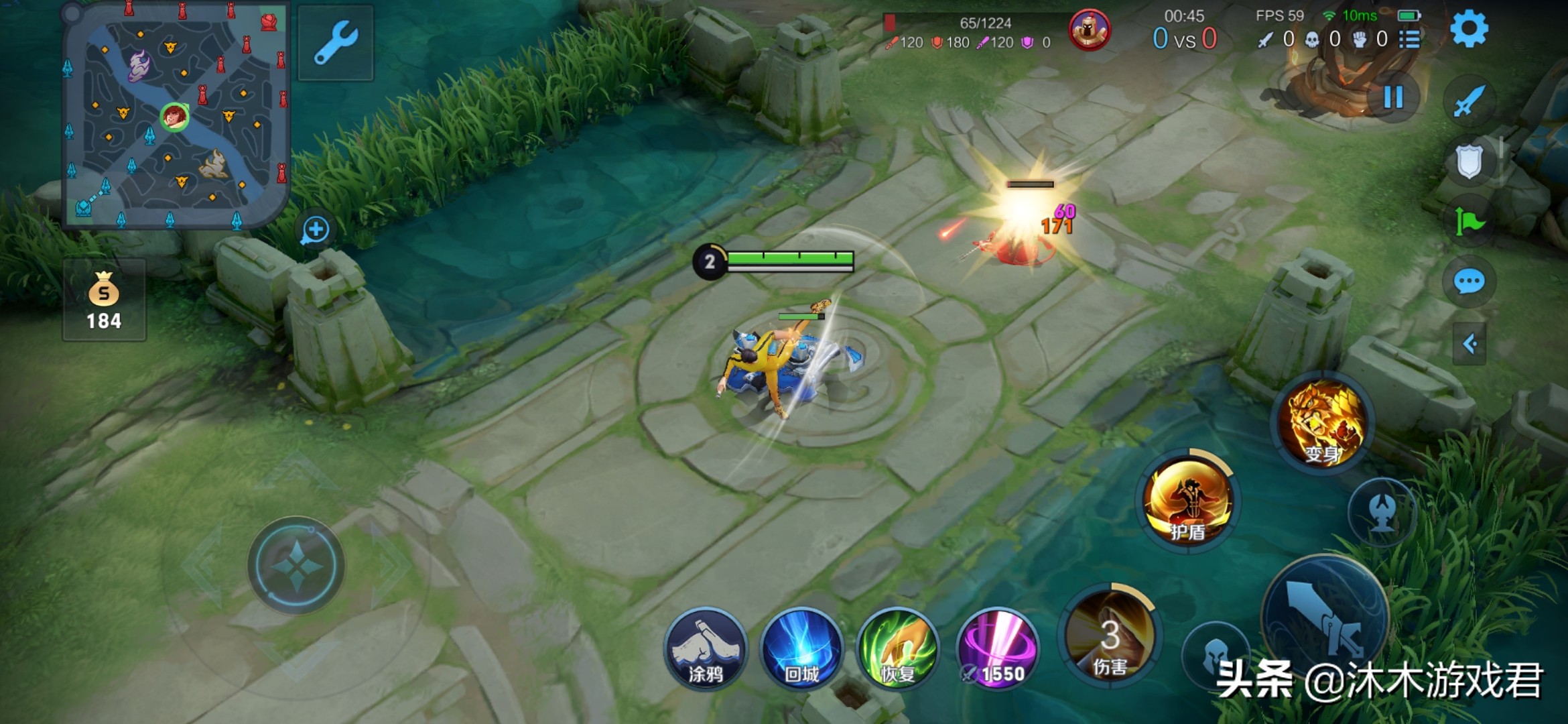This screenshot has width=1568, height=724.
Task: Use the 恢复 heal ability
Action: tap(898, 649)
